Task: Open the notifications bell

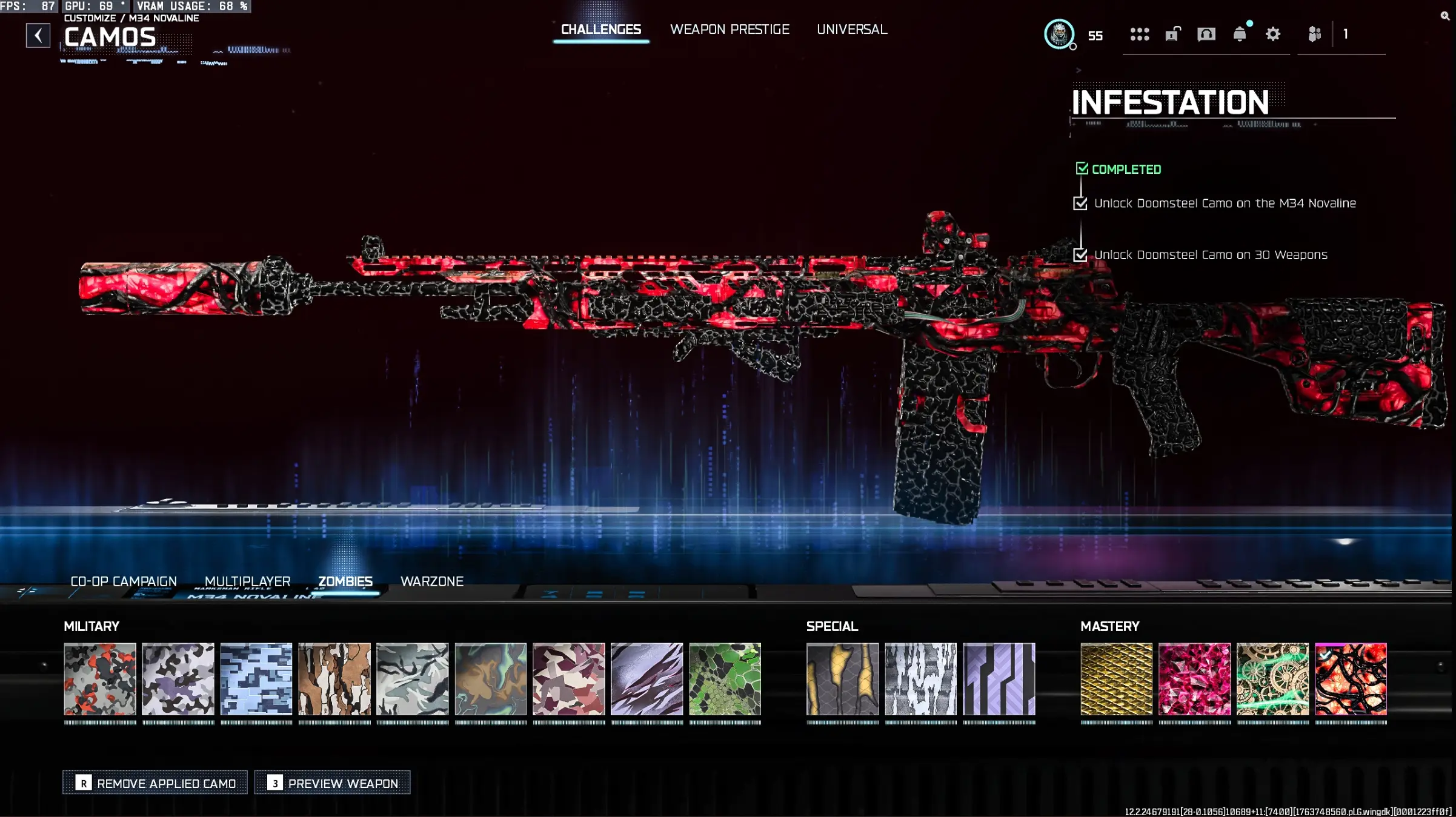Action: [x=1239, y=35]
